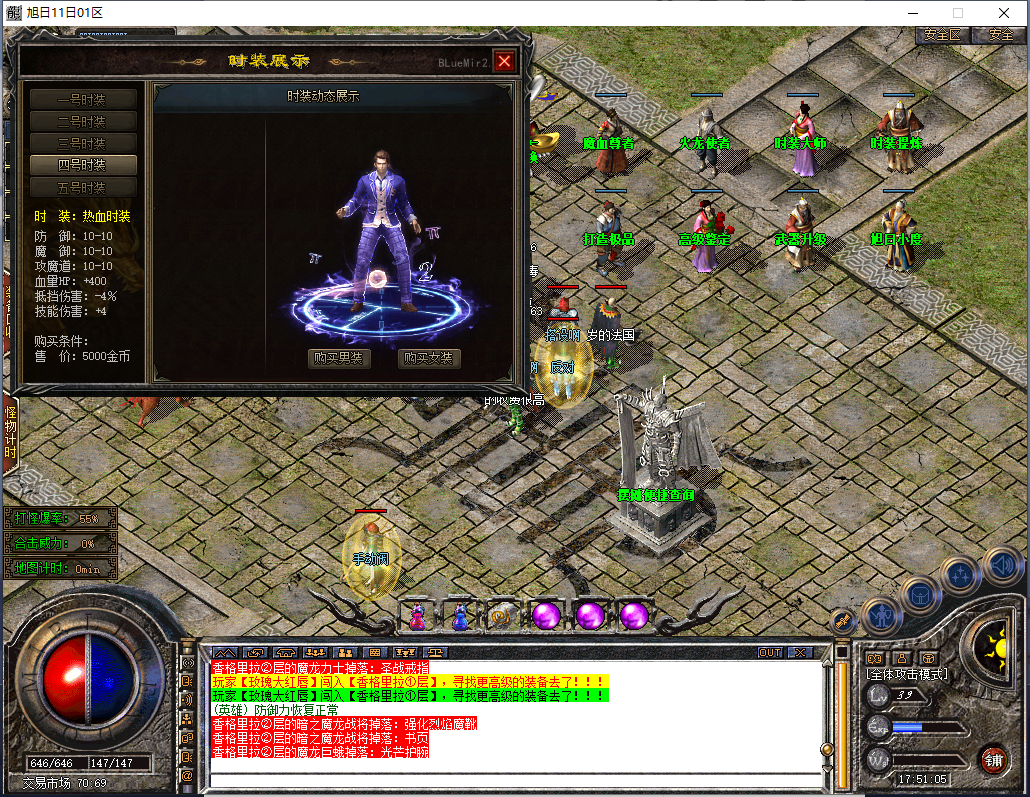Close the 时装展示 costume window
The height and width of the screenshot is (797, 1030).
coord(504,61)
